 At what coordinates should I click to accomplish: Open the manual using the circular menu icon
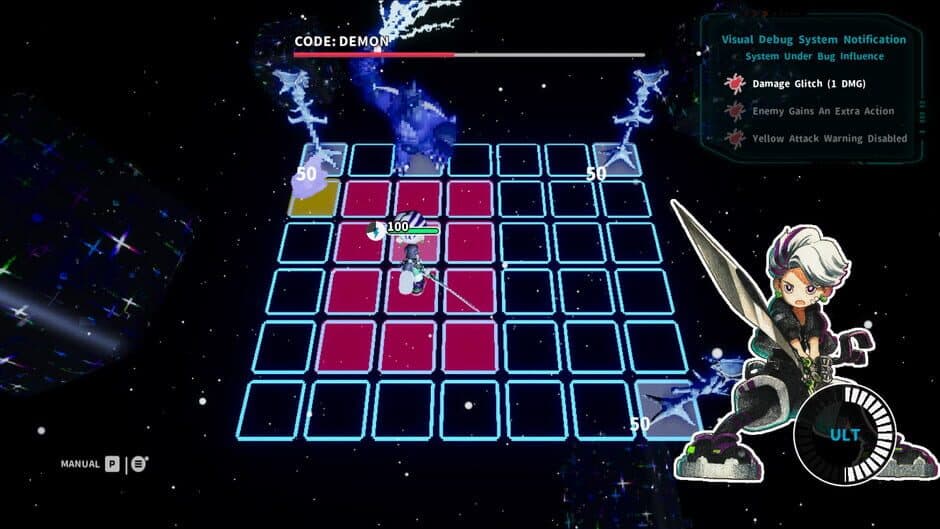140,464
